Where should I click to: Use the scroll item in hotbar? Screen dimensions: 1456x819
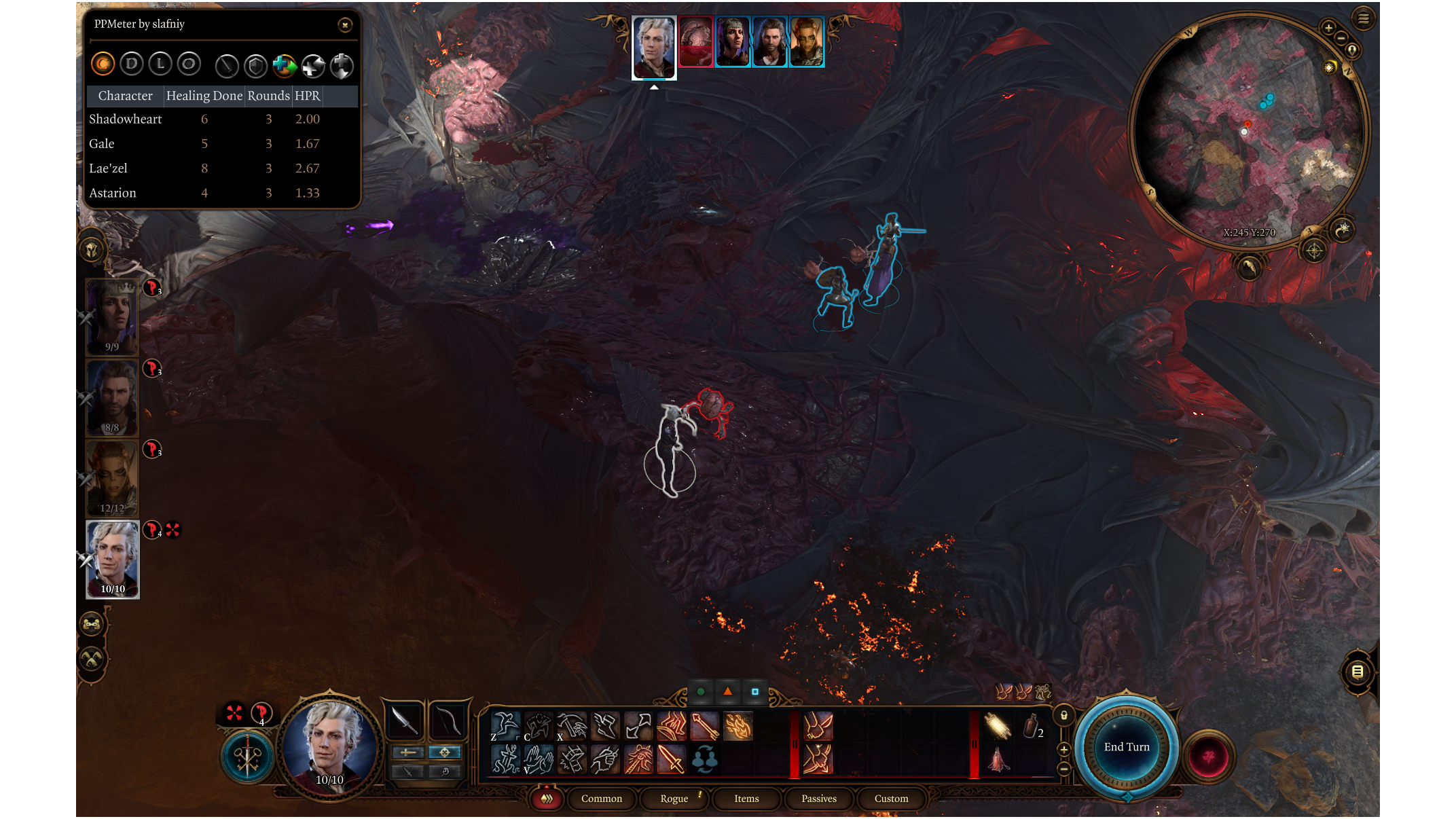[x=997, y=726]
